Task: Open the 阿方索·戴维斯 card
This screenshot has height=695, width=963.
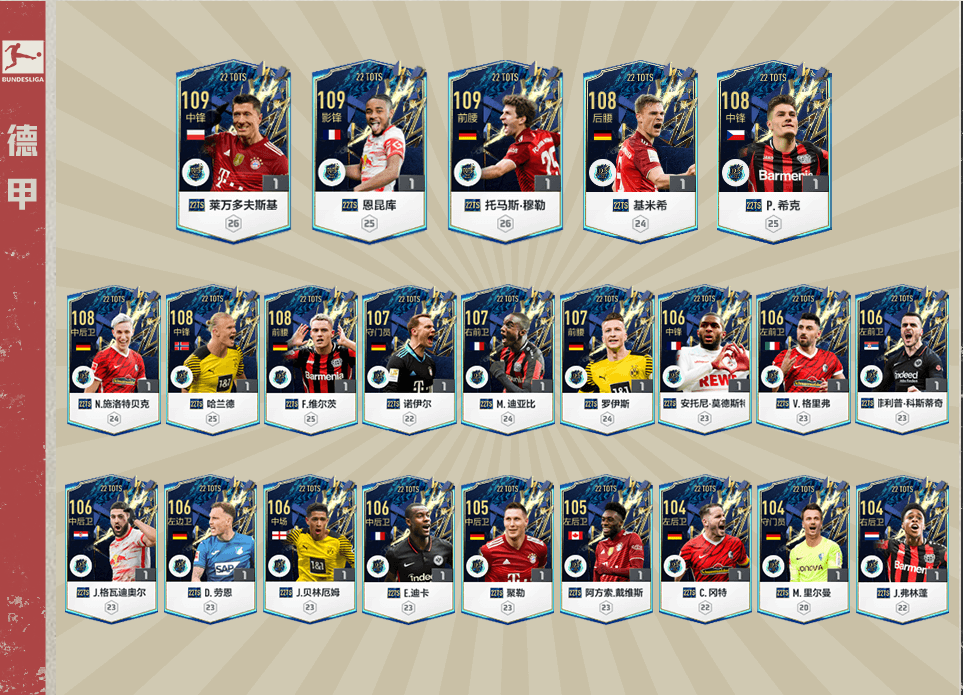Action: (x=606, y=545)
